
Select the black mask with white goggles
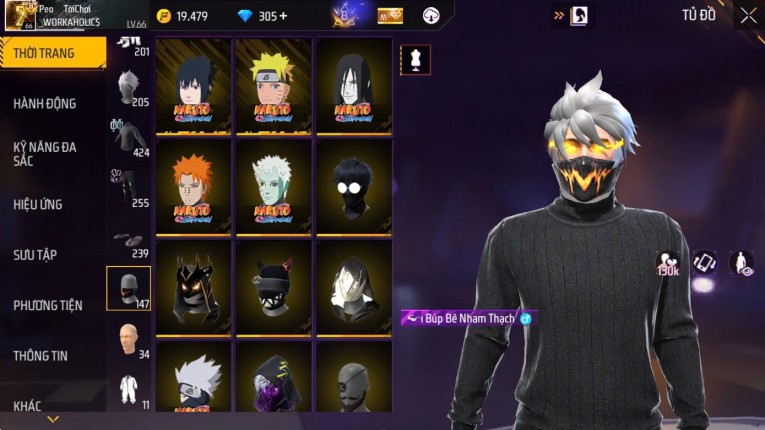(x=354, y=187)
